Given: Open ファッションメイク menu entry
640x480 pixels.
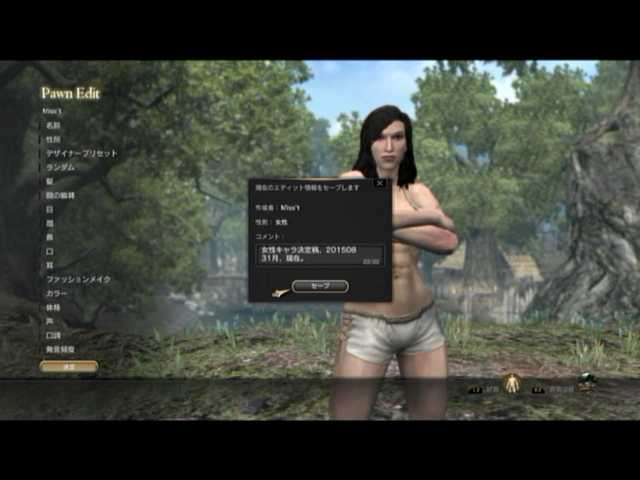Looking at the screenshot, I should pyautogui.click(x=78, y=279).
